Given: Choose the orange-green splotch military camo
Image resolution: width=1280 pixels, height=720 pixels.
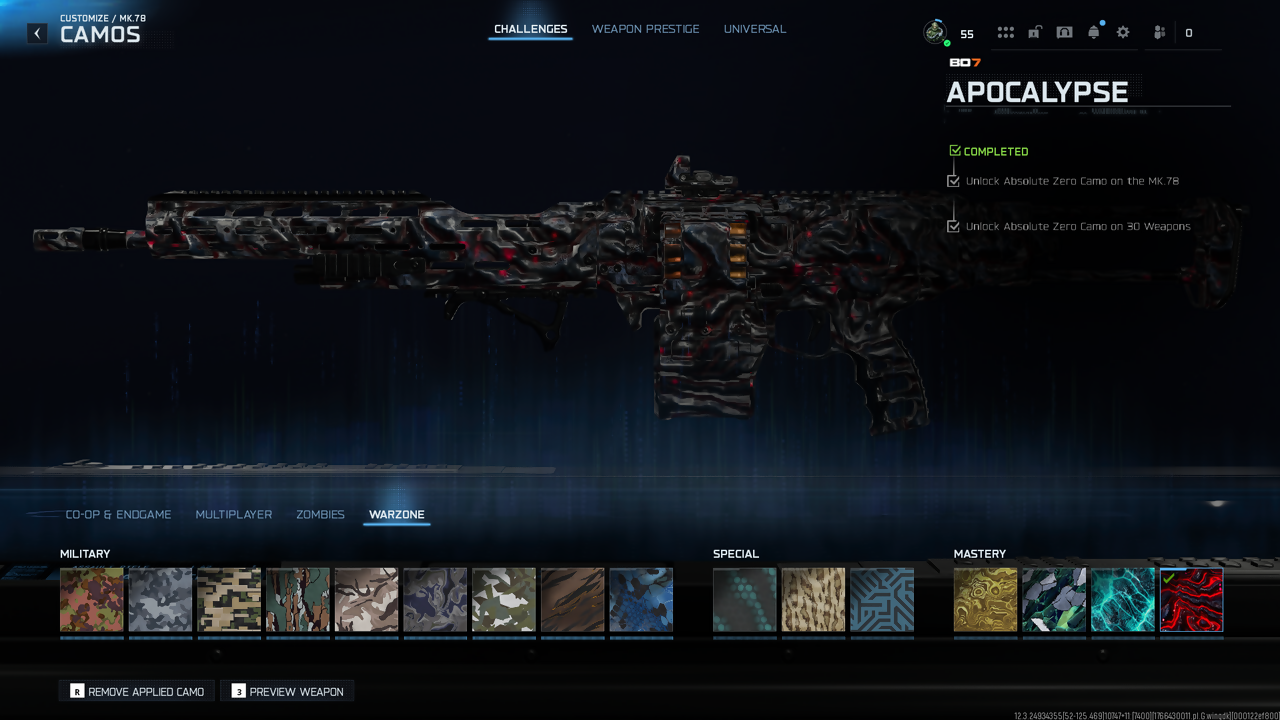Looking at the screenshot, I should click(92, 600).
